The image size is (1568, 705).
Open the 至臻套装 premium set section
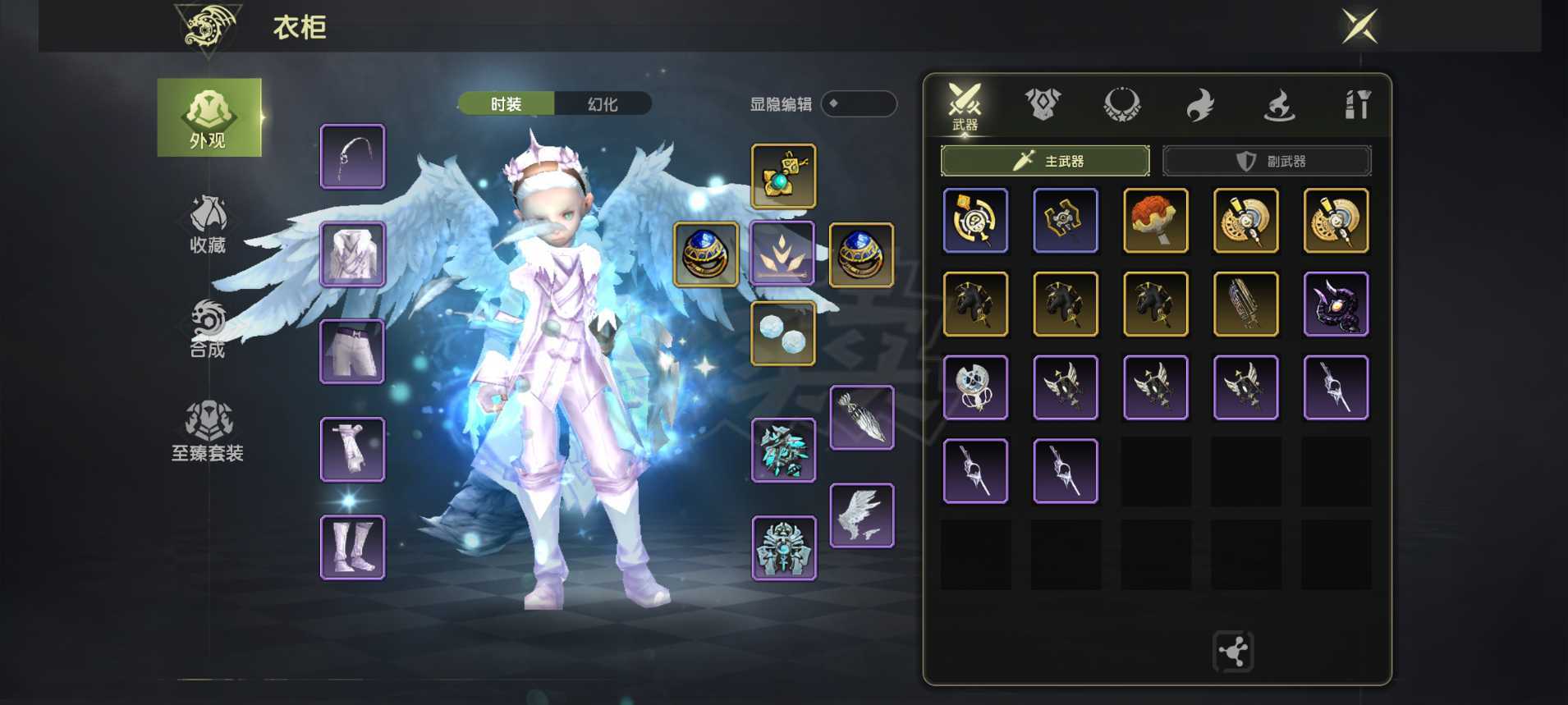[208, 431]
